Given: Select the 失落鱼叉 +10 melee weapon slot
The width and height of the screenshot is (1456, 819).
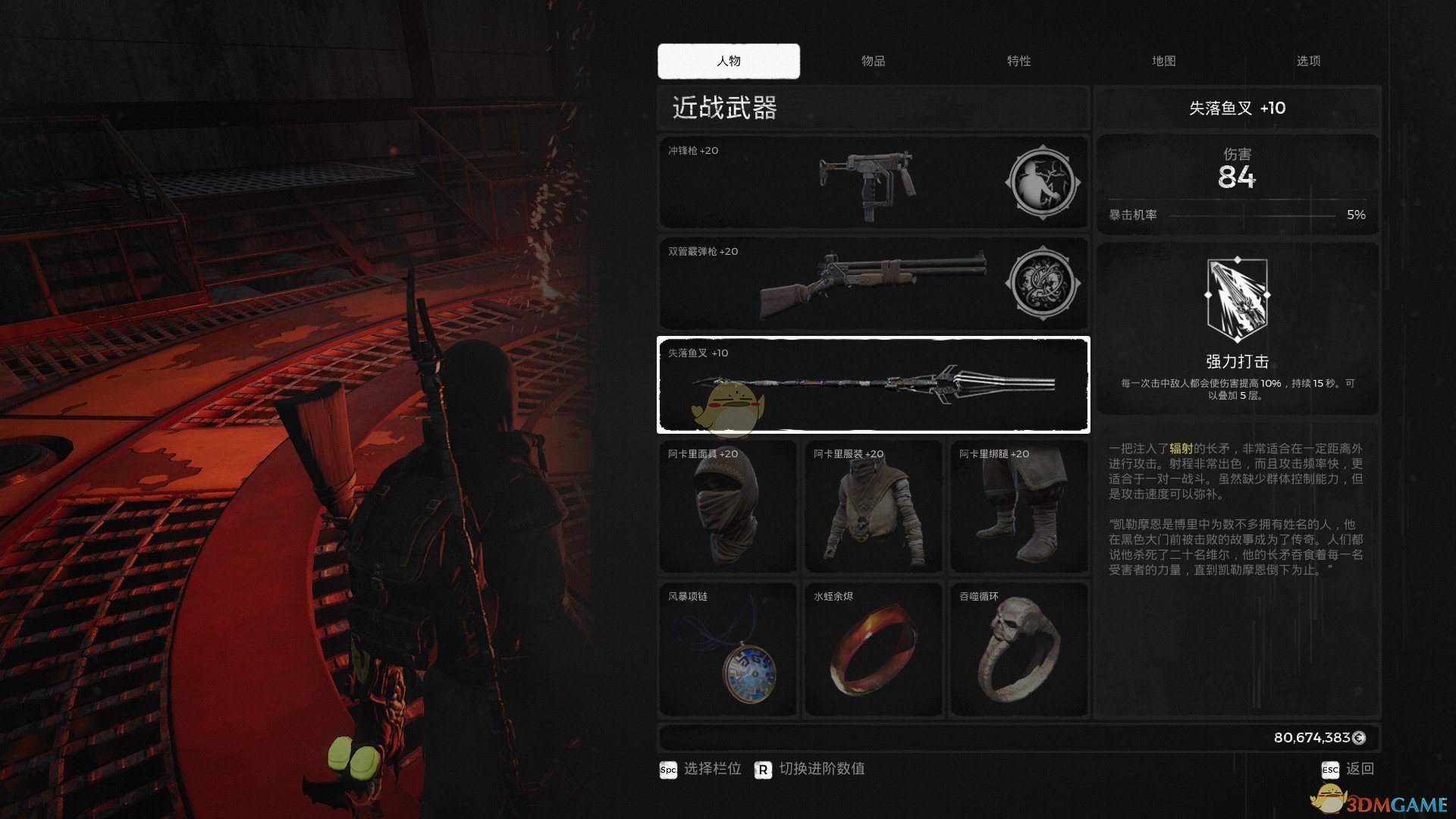Looking at the screenshot, I should (x=873, y=384).
